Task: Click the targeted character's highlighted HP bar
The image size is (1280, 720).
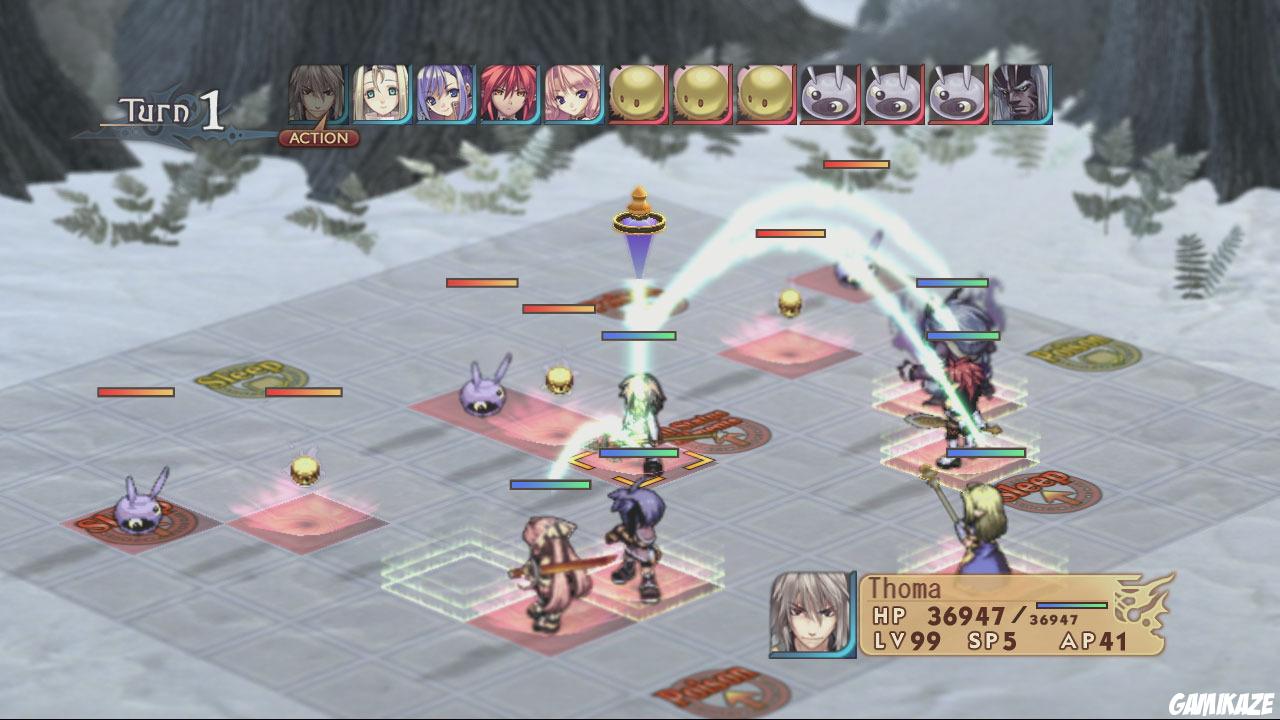Action: coord(640,452)
